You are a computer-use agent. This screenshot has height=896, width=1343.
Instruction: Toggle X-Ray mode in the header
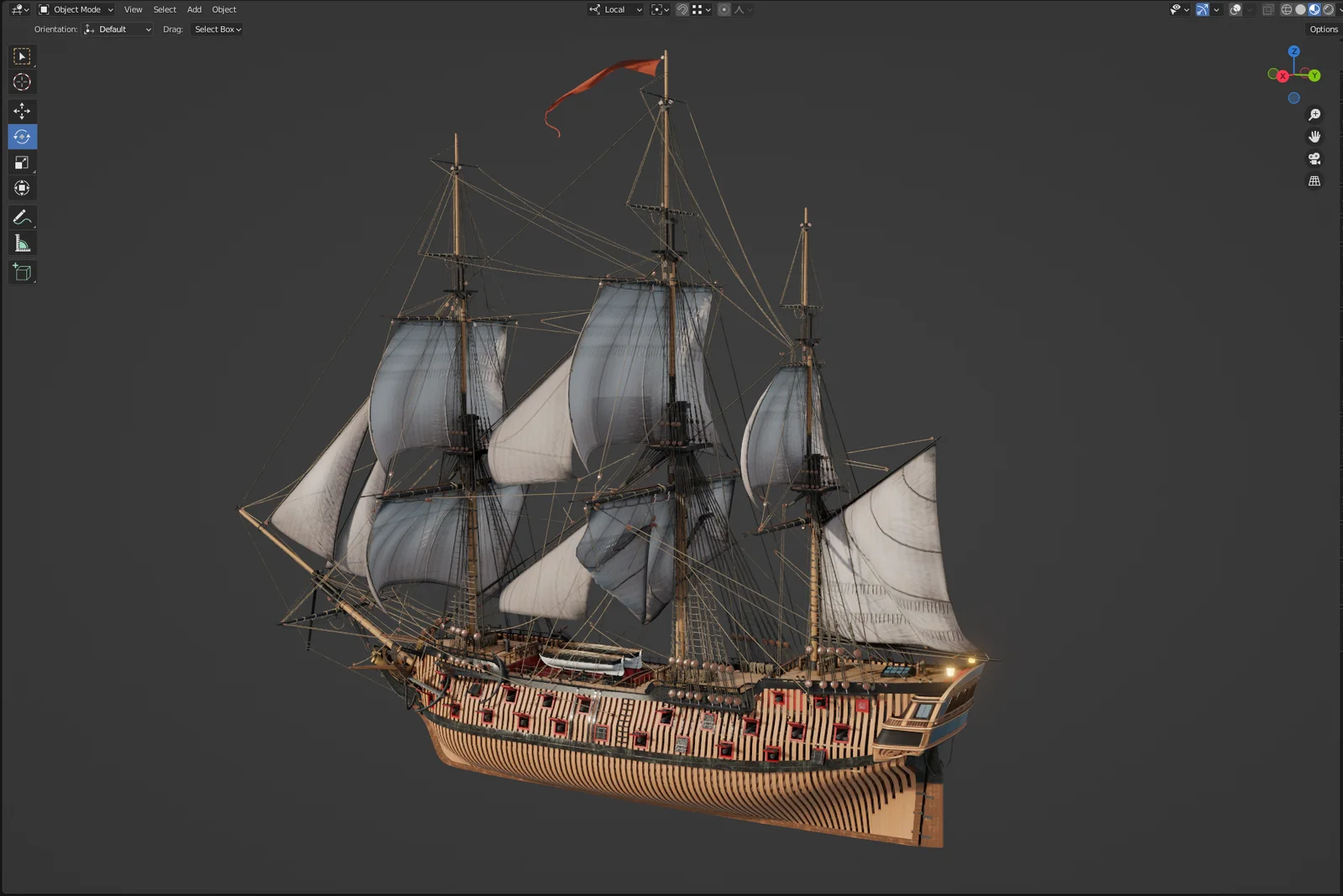1268,9
